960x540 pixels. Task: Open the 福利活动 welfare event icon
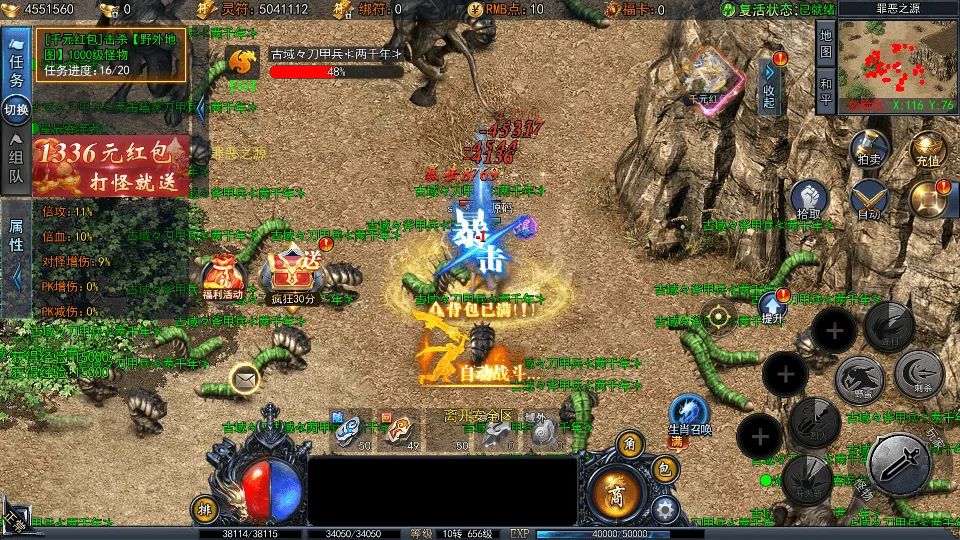pyautogui.click(x=221, y=277)
